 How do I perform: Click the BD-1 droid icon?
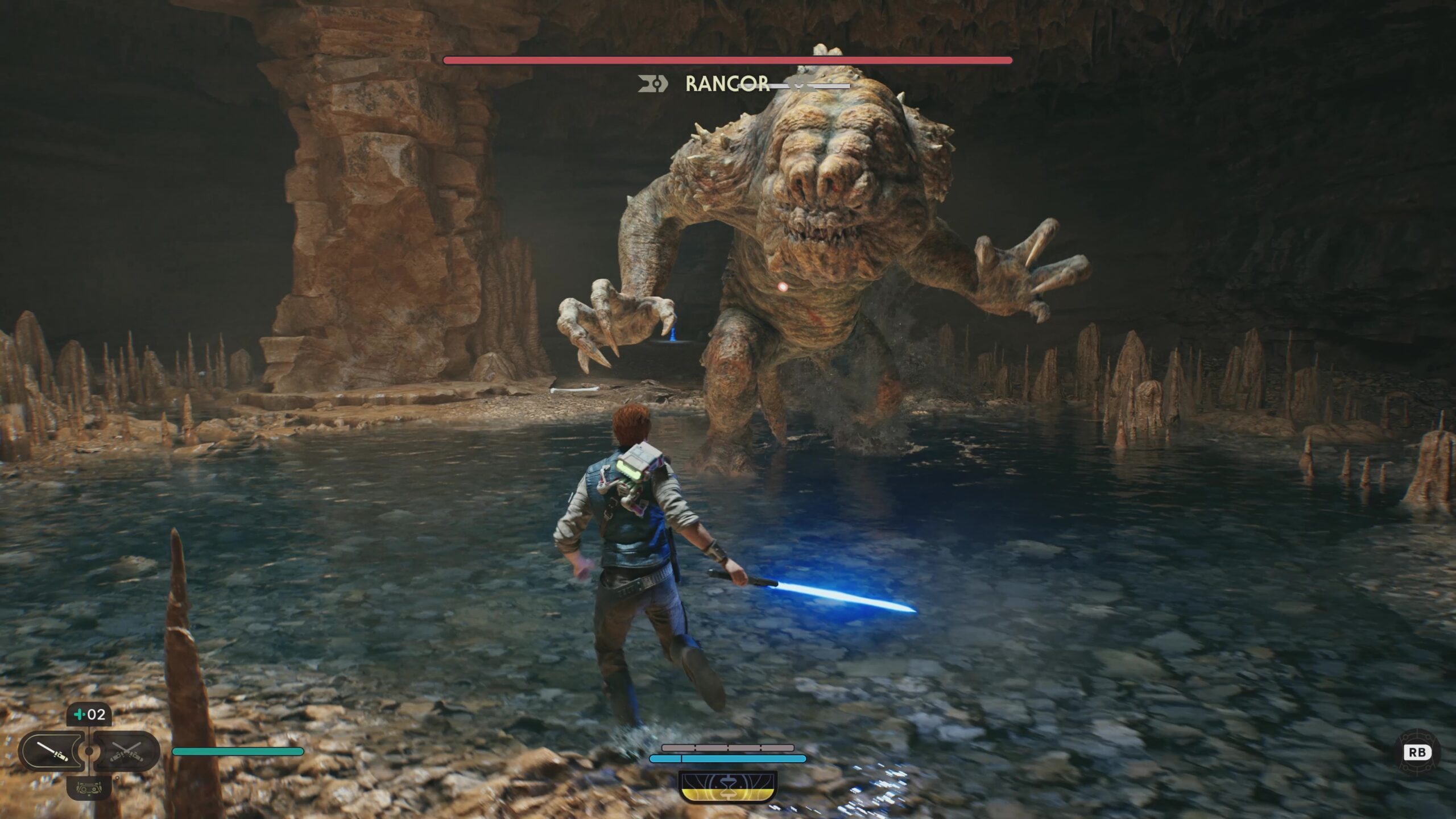coord(89,788)
